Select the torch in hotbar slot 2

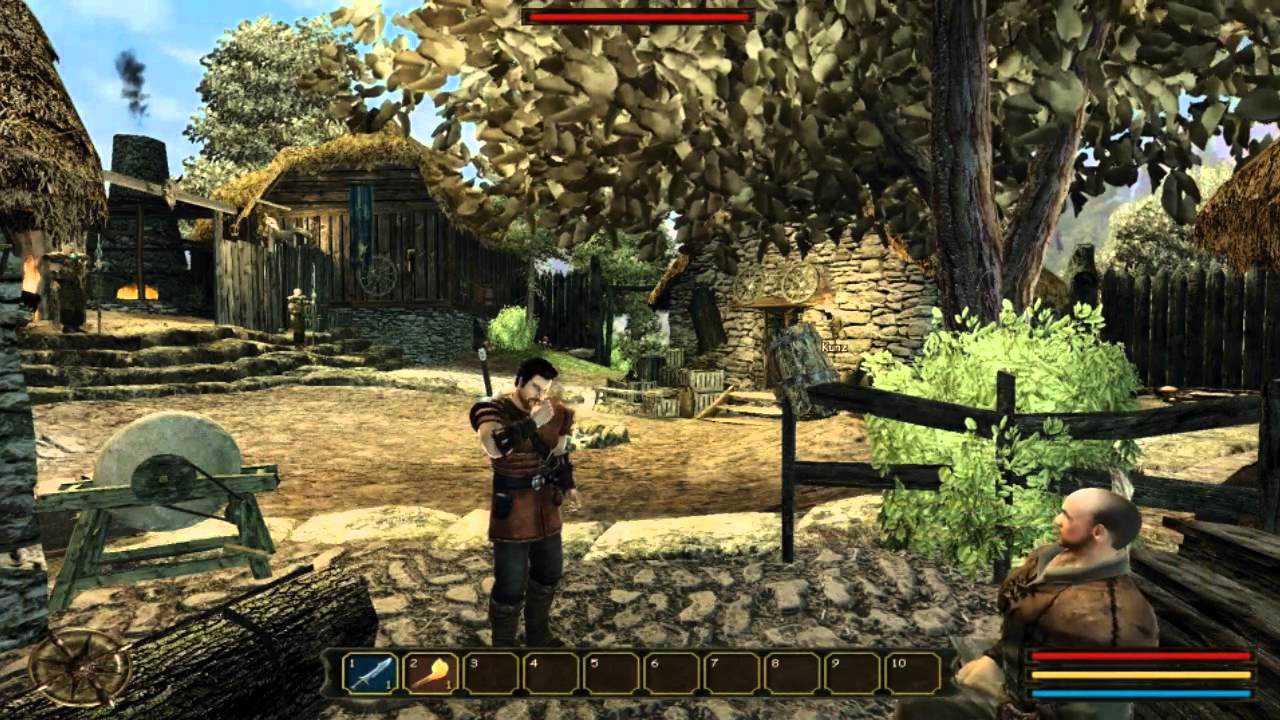(431, 672)
